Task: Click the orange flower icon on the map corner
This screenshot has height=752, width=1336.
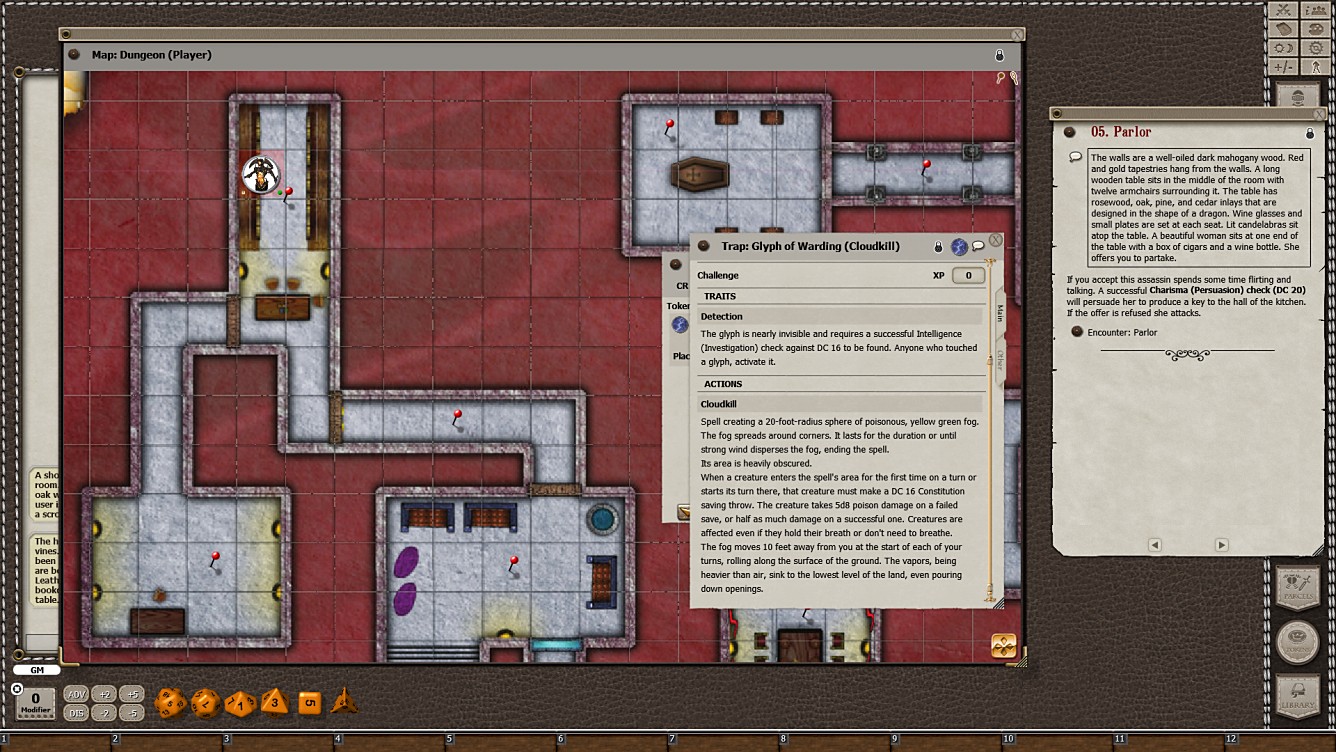Action: [x=1004, y=647]
